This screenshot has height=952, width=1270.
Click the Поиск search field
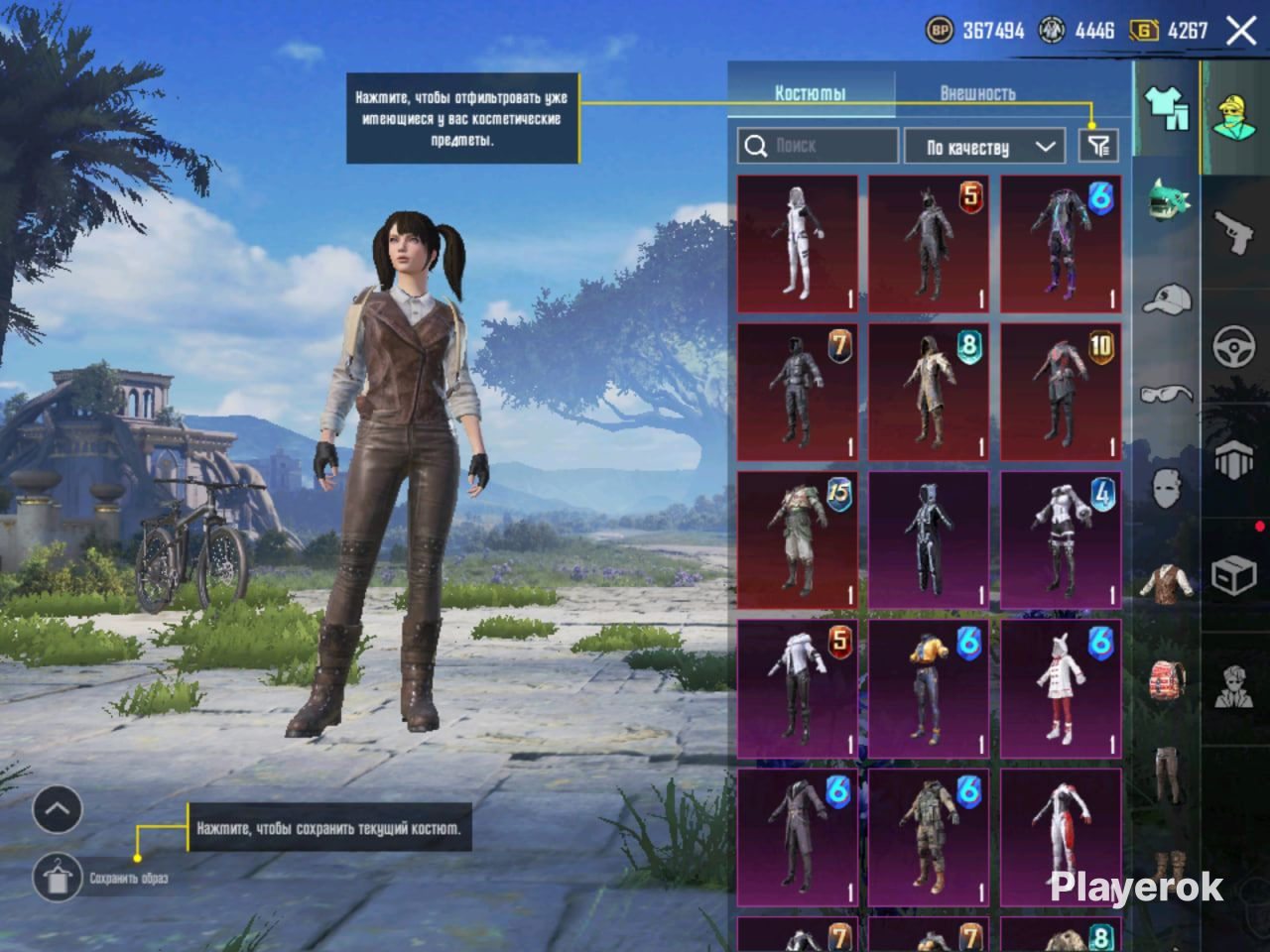coord(819,146)
